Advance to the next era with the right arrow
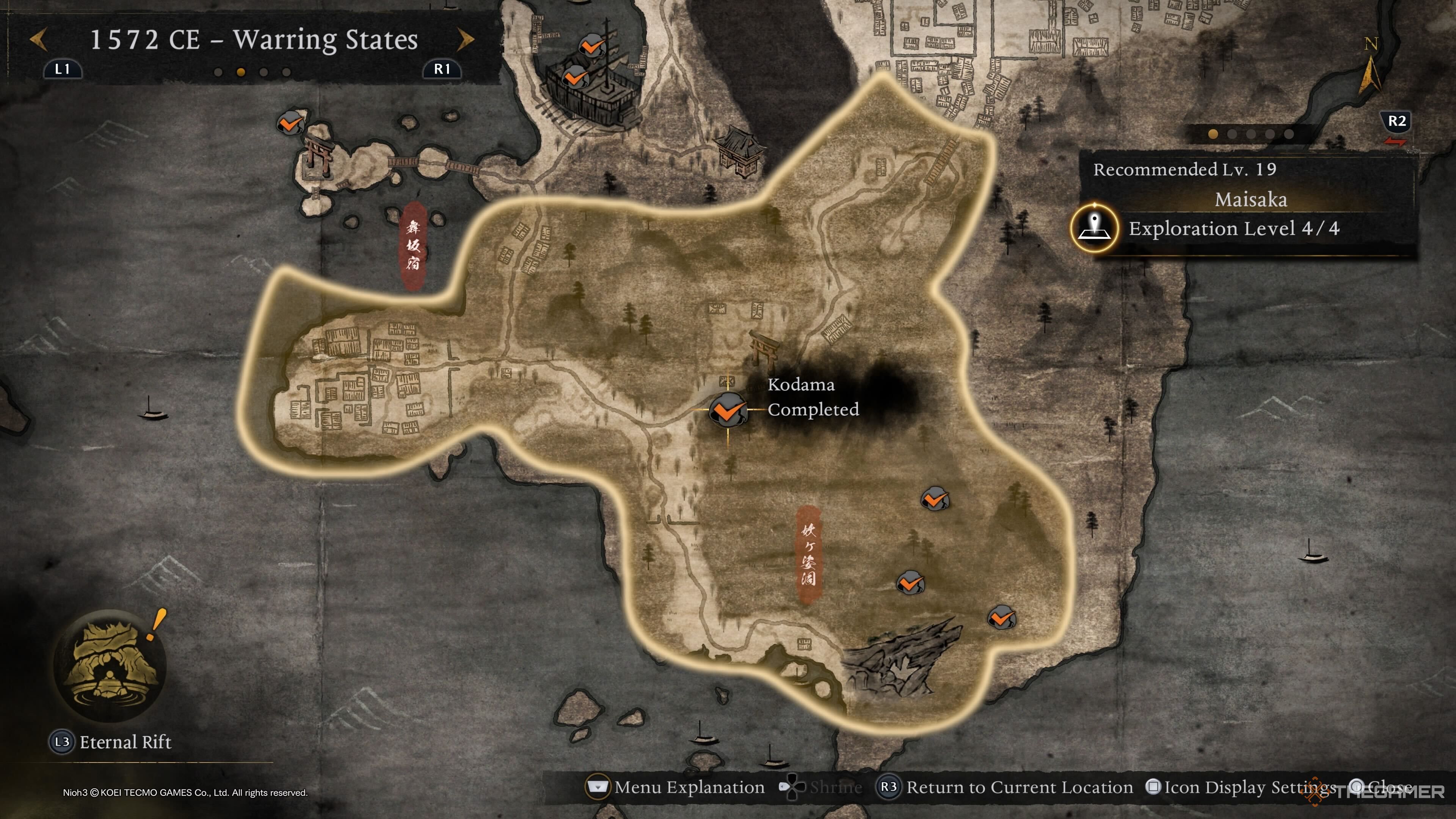Viewport: 1456px width, 819px height. pos(466,40)
